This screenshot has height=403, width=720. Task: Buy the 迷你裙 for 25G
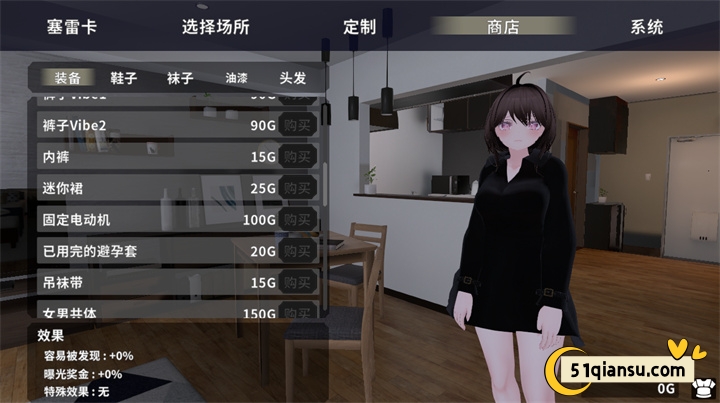point(297,188)
